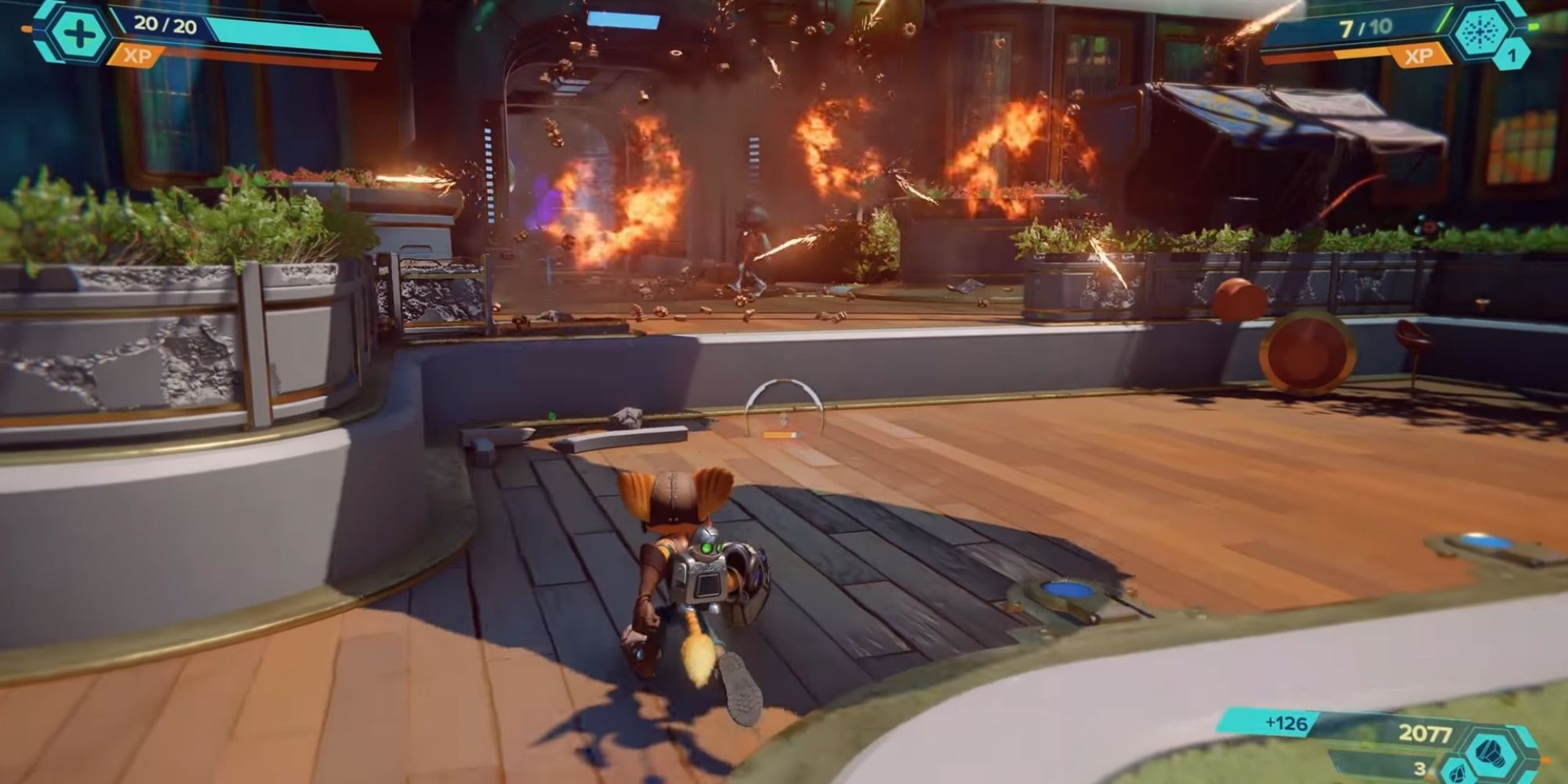Click the equipped weapon hexagon icon top-right
Screen dimensions: 1568x784
pos(1479,33)
